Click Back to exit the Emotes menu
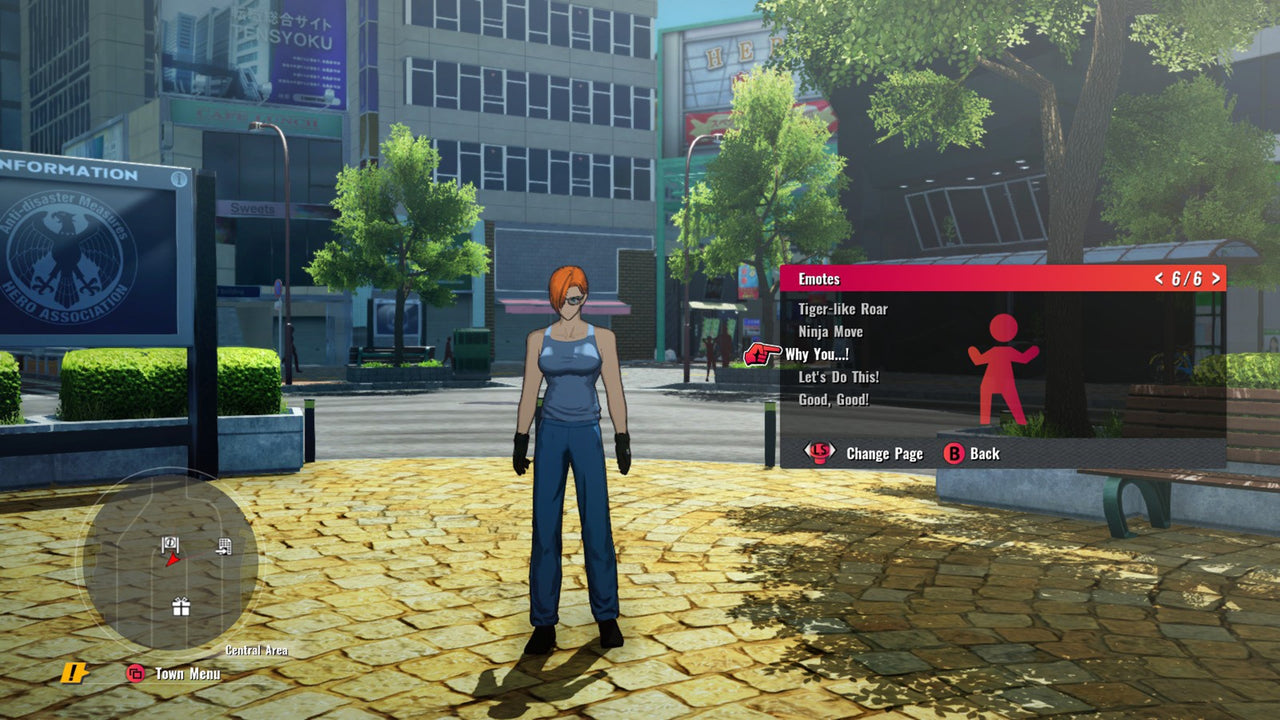 tap(981, 453)
